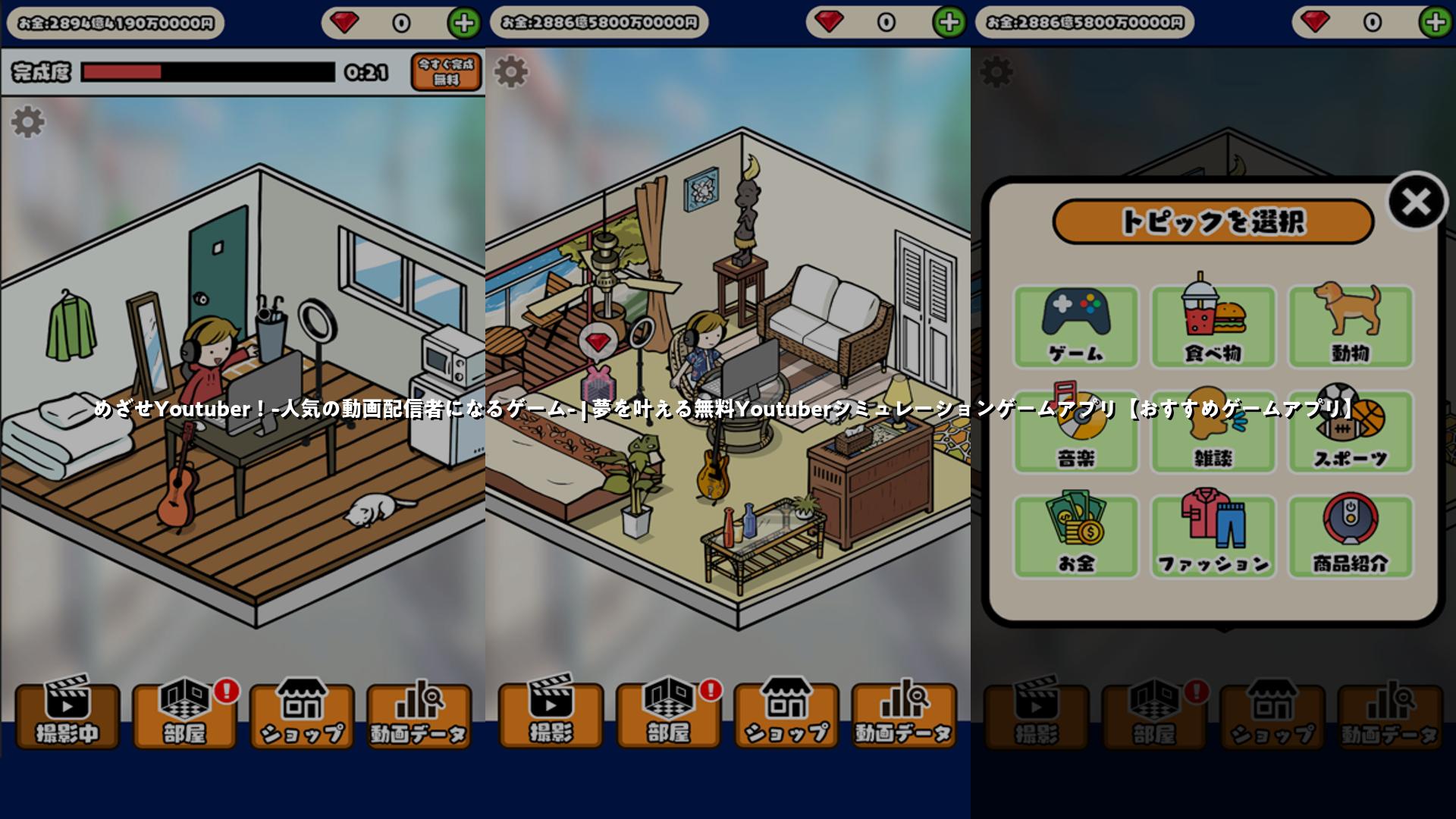
Task: Collect the ruby speech bubble above gift box
Action: tap(598, 343)
